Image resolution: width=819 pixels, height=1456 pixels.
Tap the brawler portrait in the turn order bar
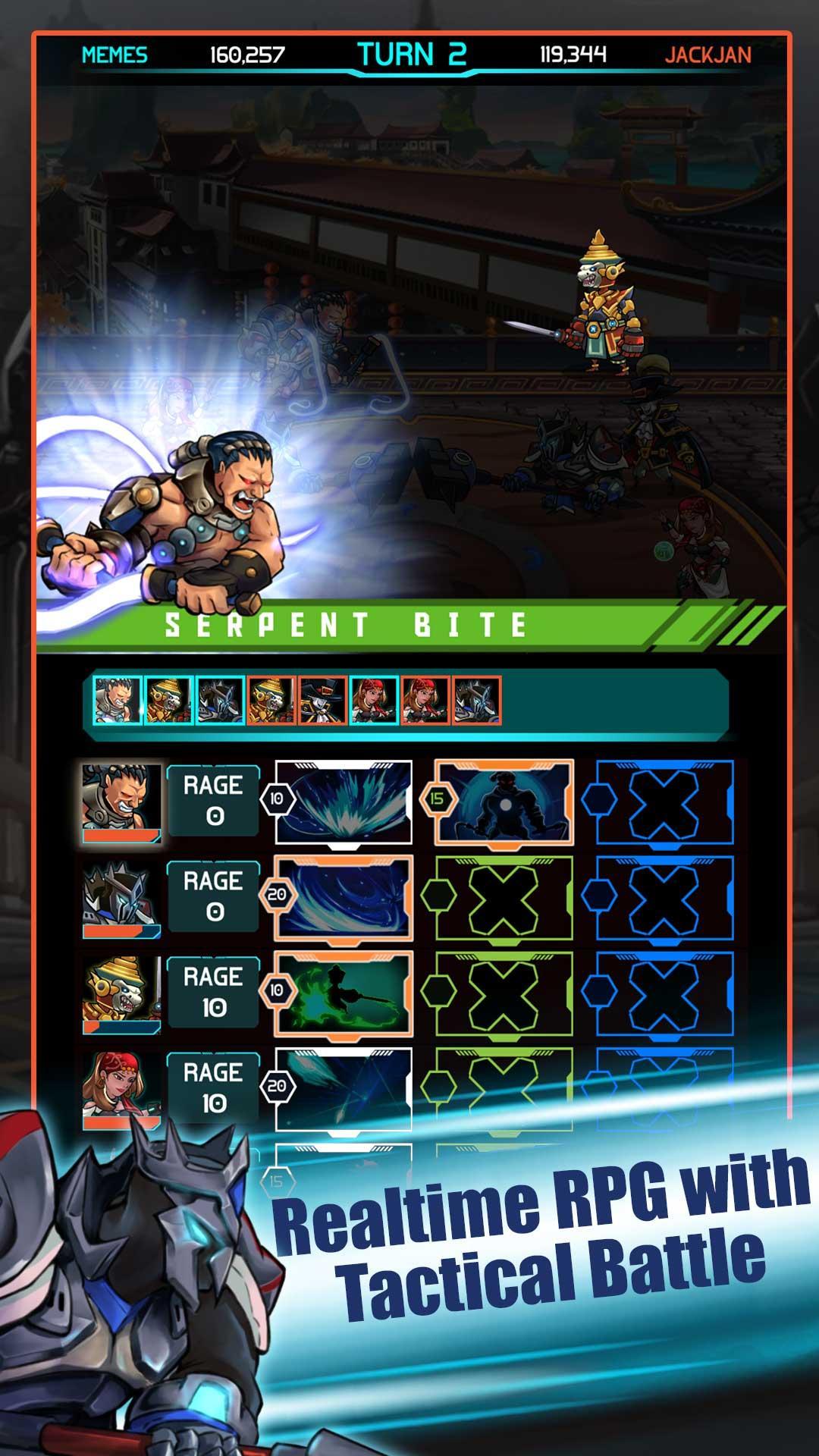pos(117,700)
